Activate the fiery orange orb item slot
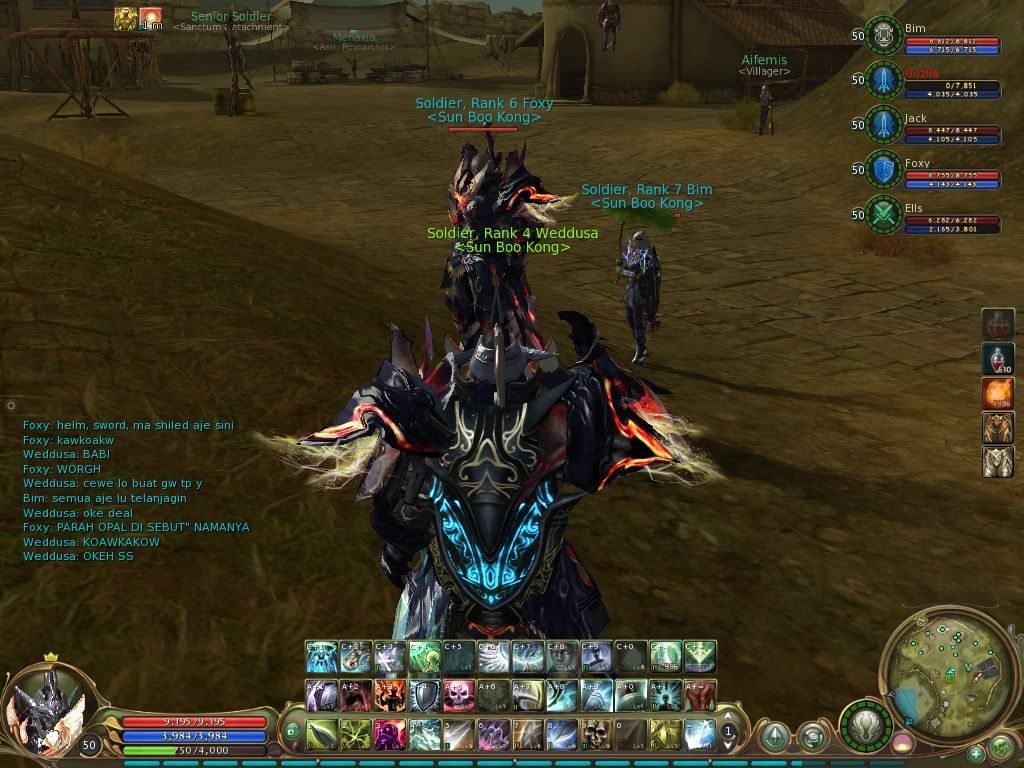Screen dimensions: 1024x768 pyautogui.click(x=998, y=392)
